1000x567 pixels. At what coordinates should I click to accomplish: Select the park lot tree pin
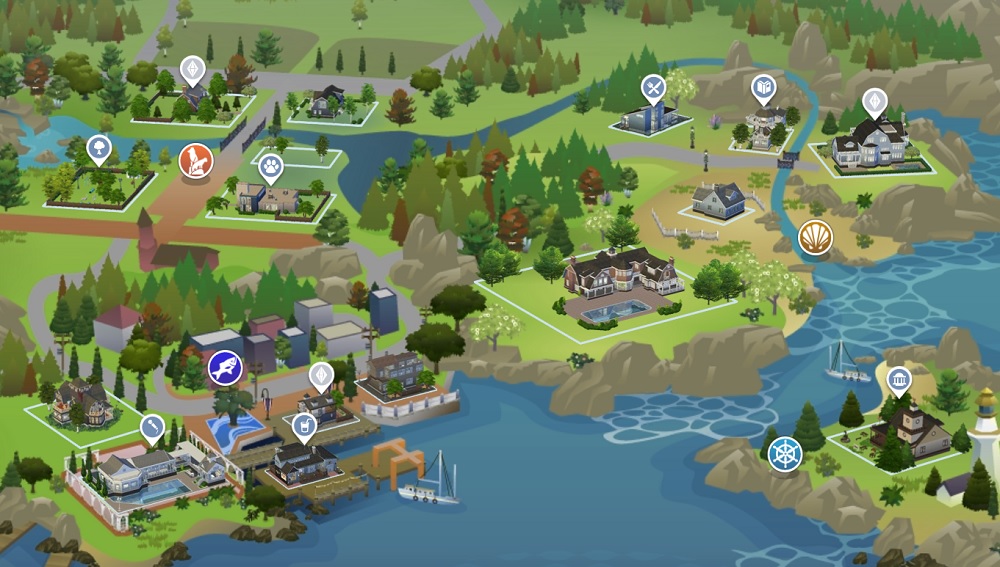(x=99, y=150)
